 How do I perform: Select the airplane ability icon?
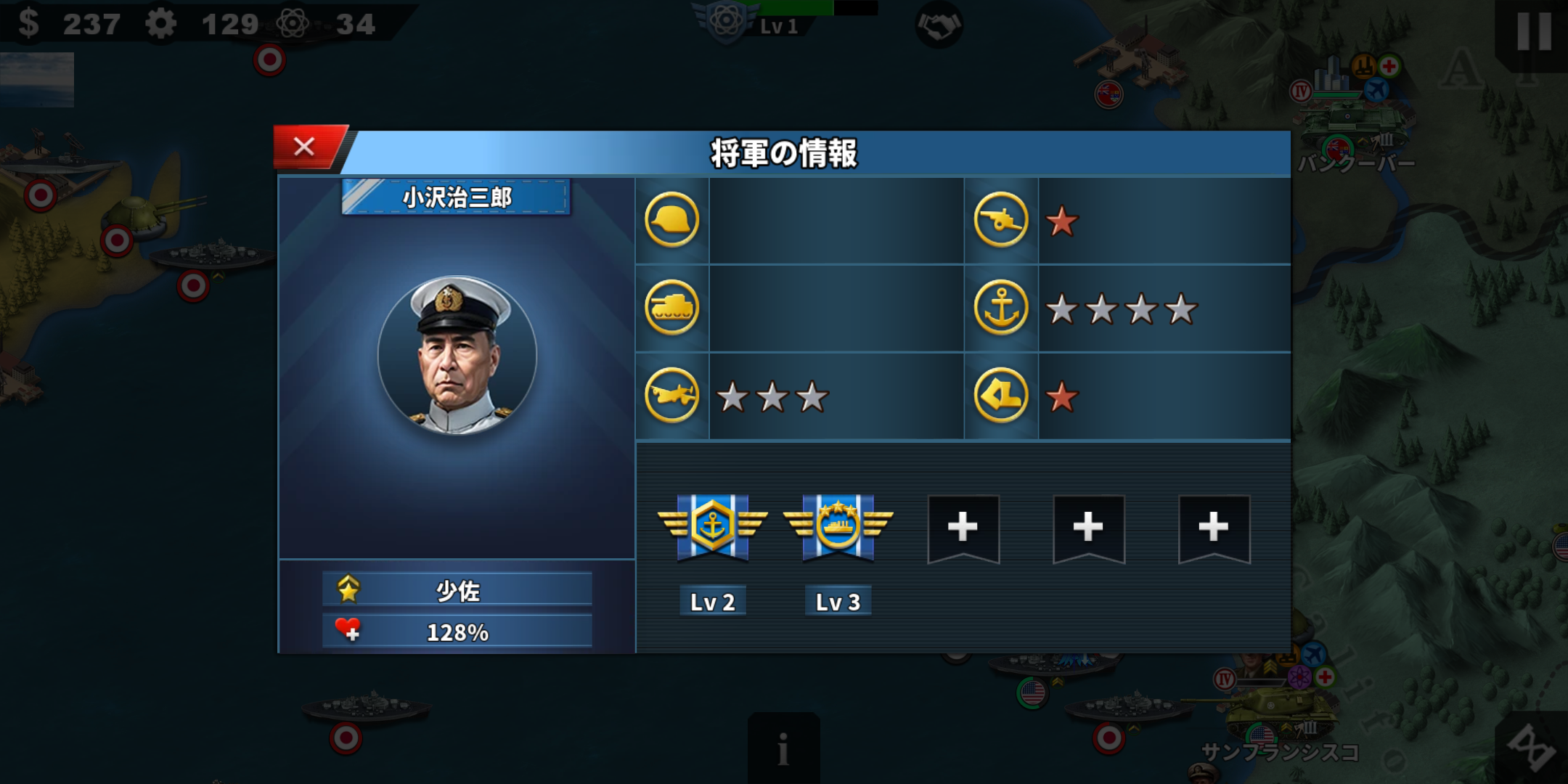pos(671,396)
